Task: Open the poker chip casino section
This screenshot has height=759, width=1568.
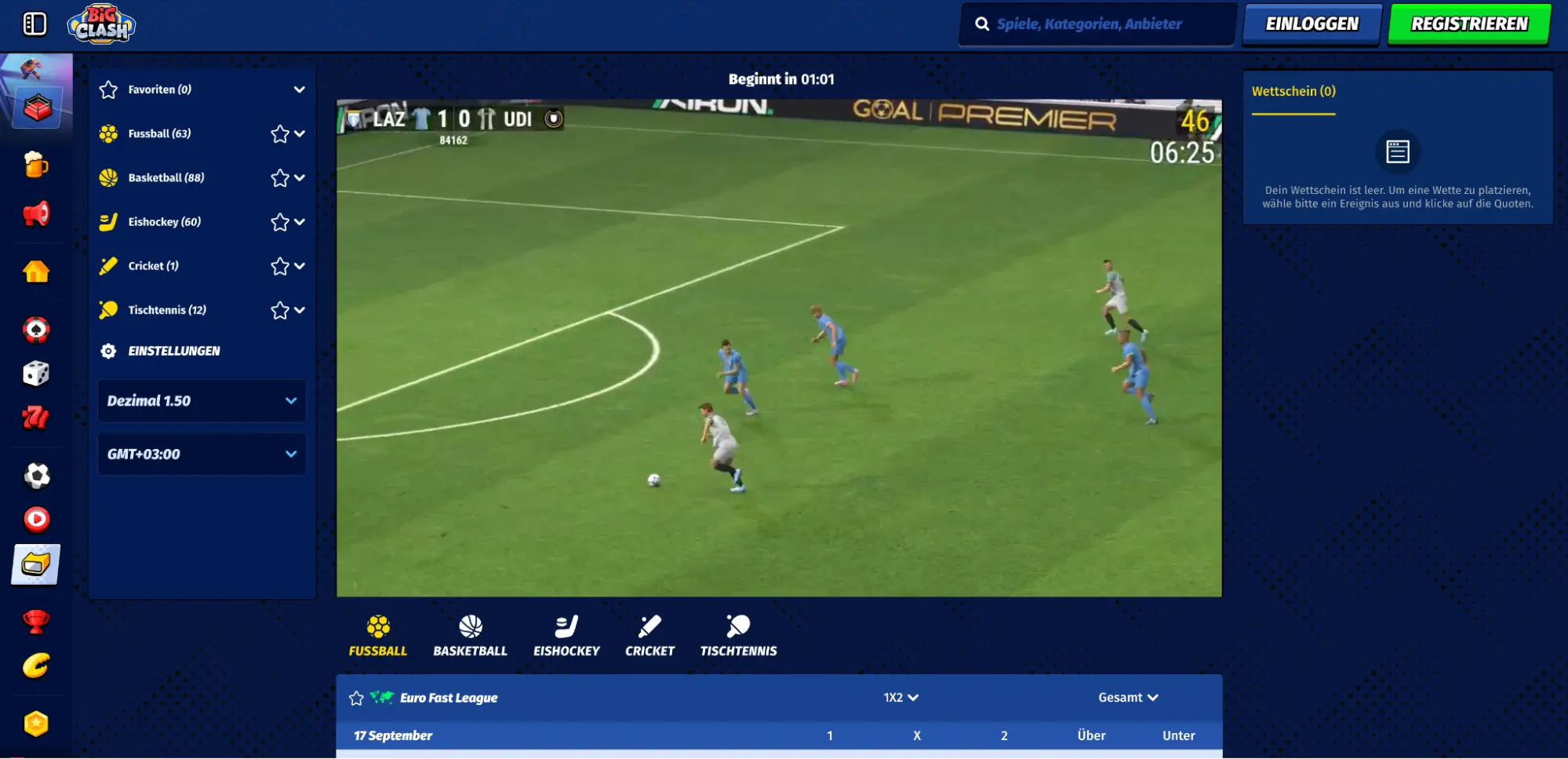Action: pyautogui.click(x=36, y=330)
